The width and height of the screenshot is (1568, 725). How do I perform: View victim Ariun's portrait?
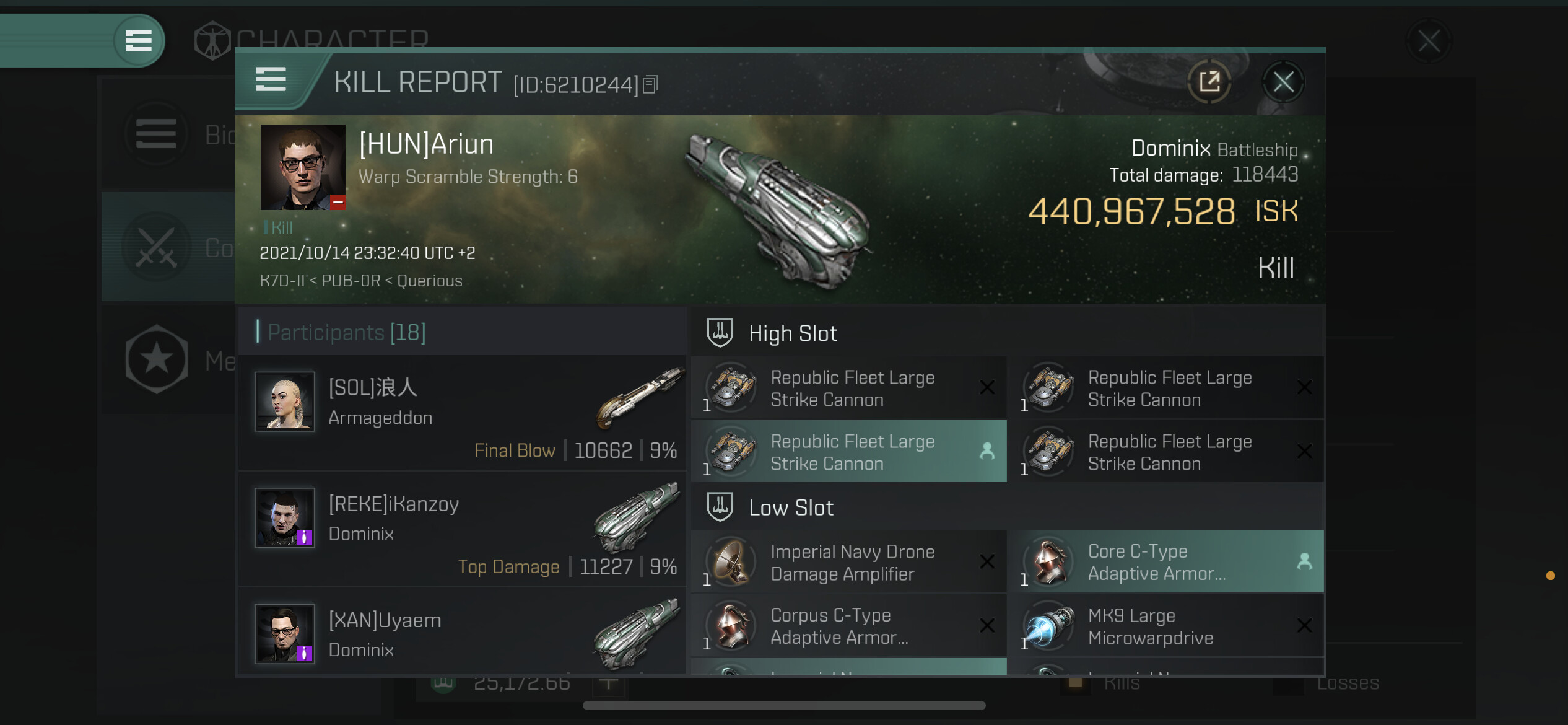pos(303,167)
